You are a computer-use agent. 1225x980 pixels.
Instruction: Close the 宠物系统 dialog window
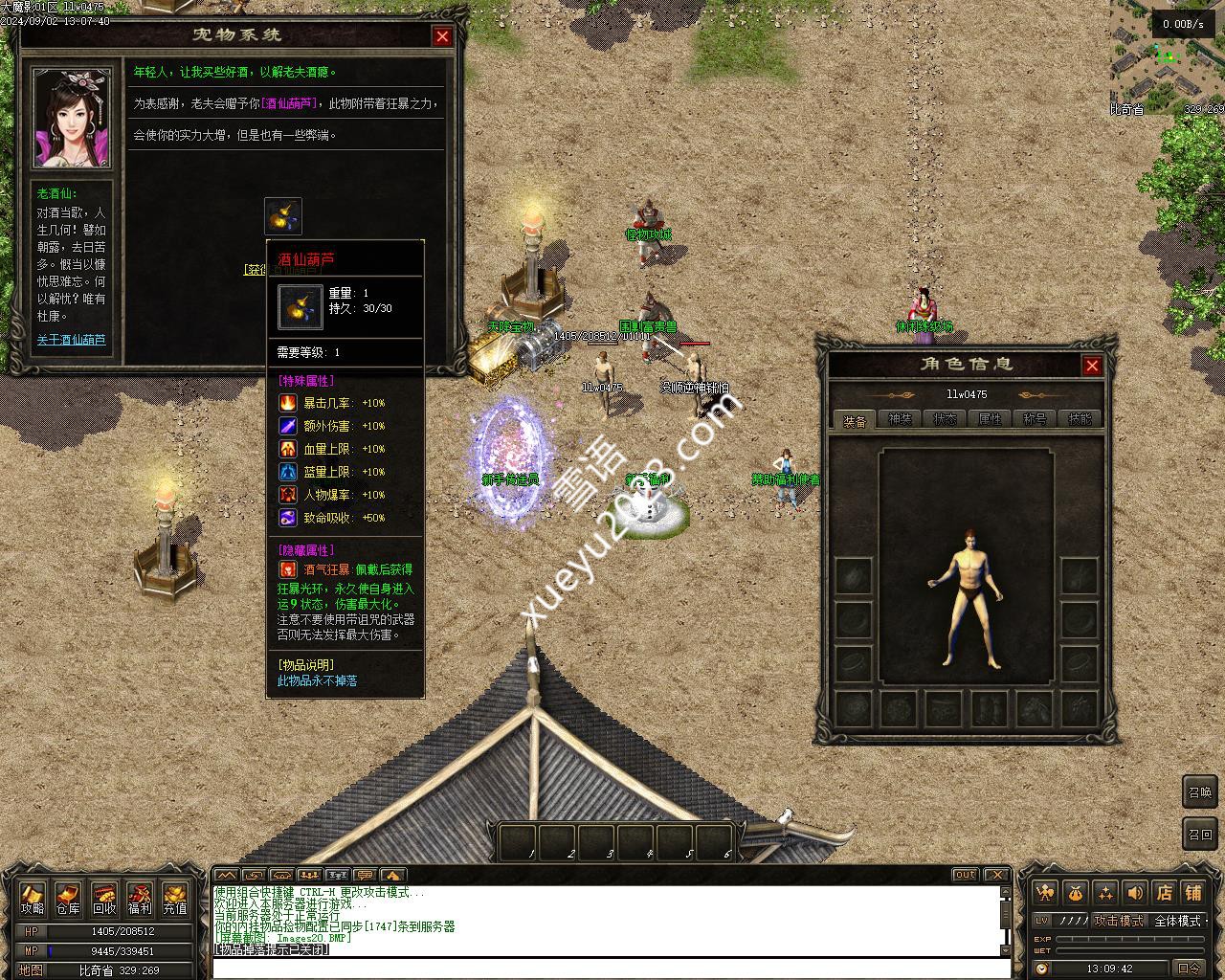coord(442,36)
